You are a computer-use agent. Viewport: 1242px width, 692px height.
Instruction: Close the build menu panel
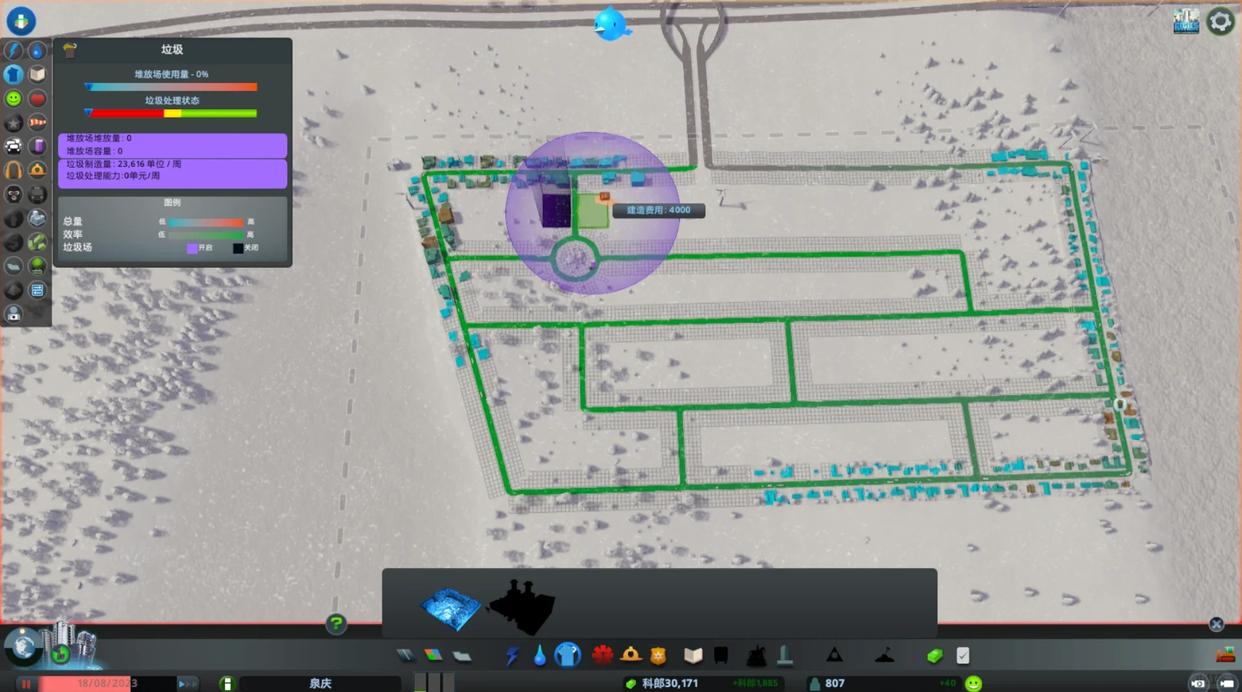pos(1216,624)
